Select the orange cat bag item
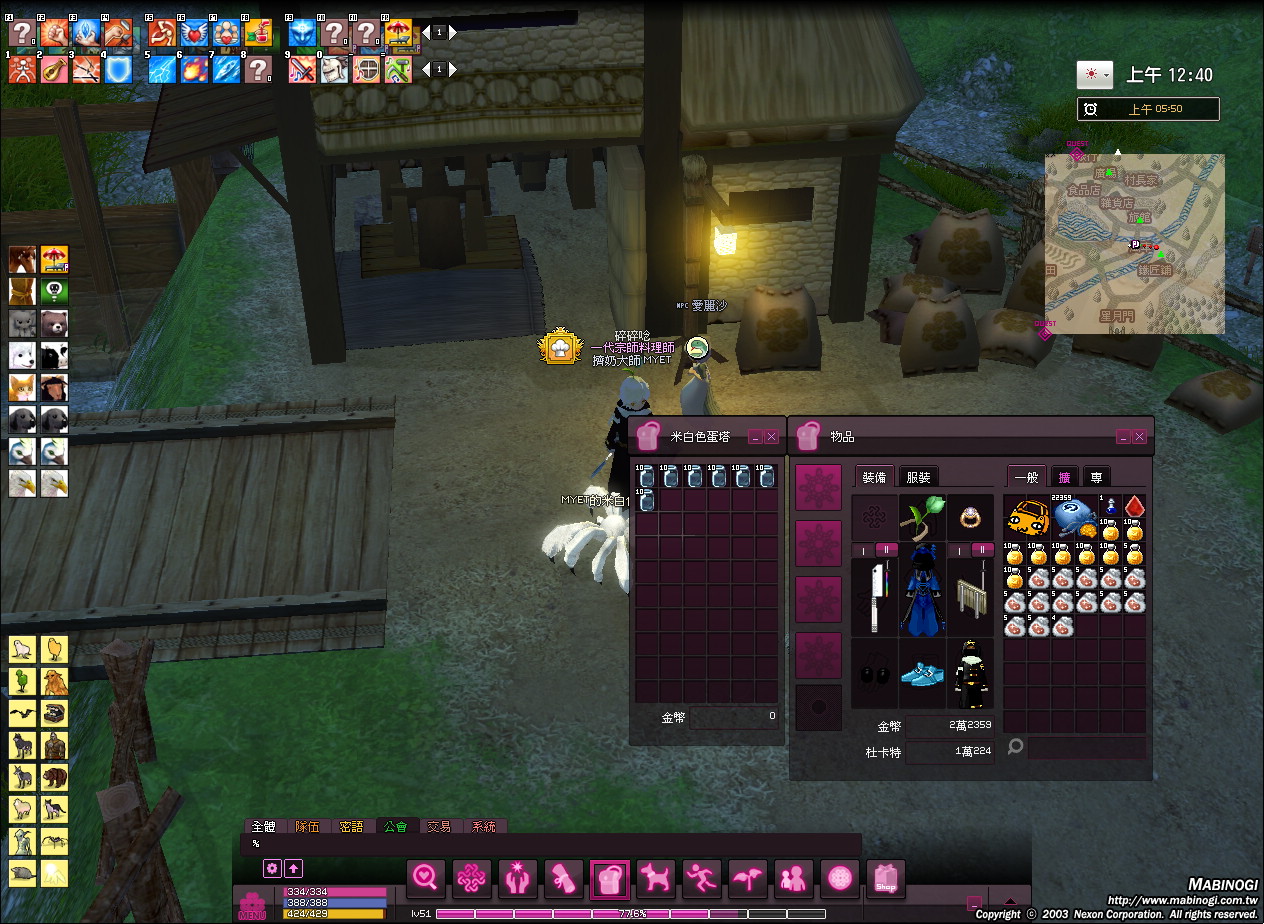The width and height of the screenshot is (1264, 924). click(x=1027, y=518)
